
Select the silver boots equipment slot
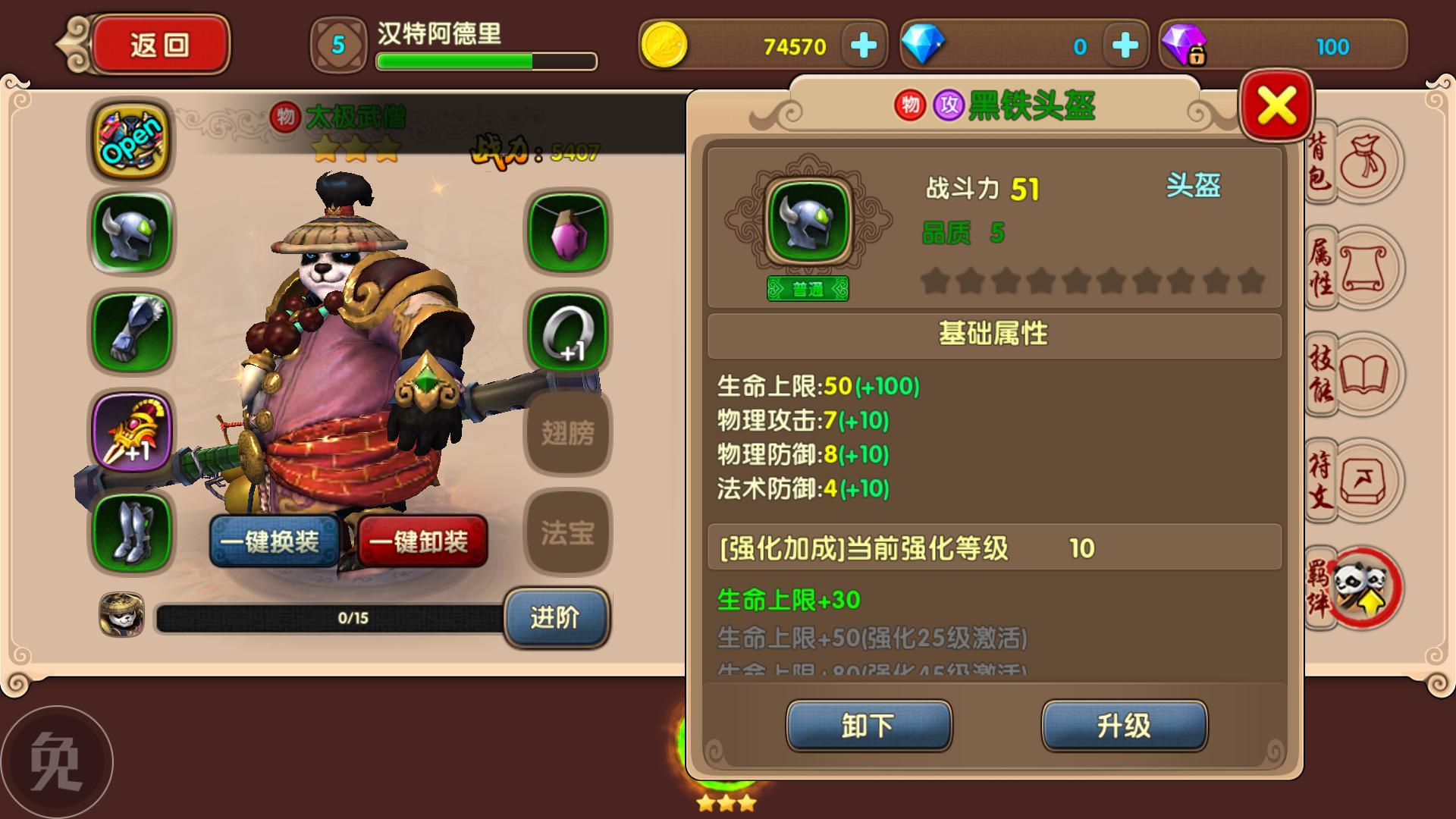click(132, 531)
